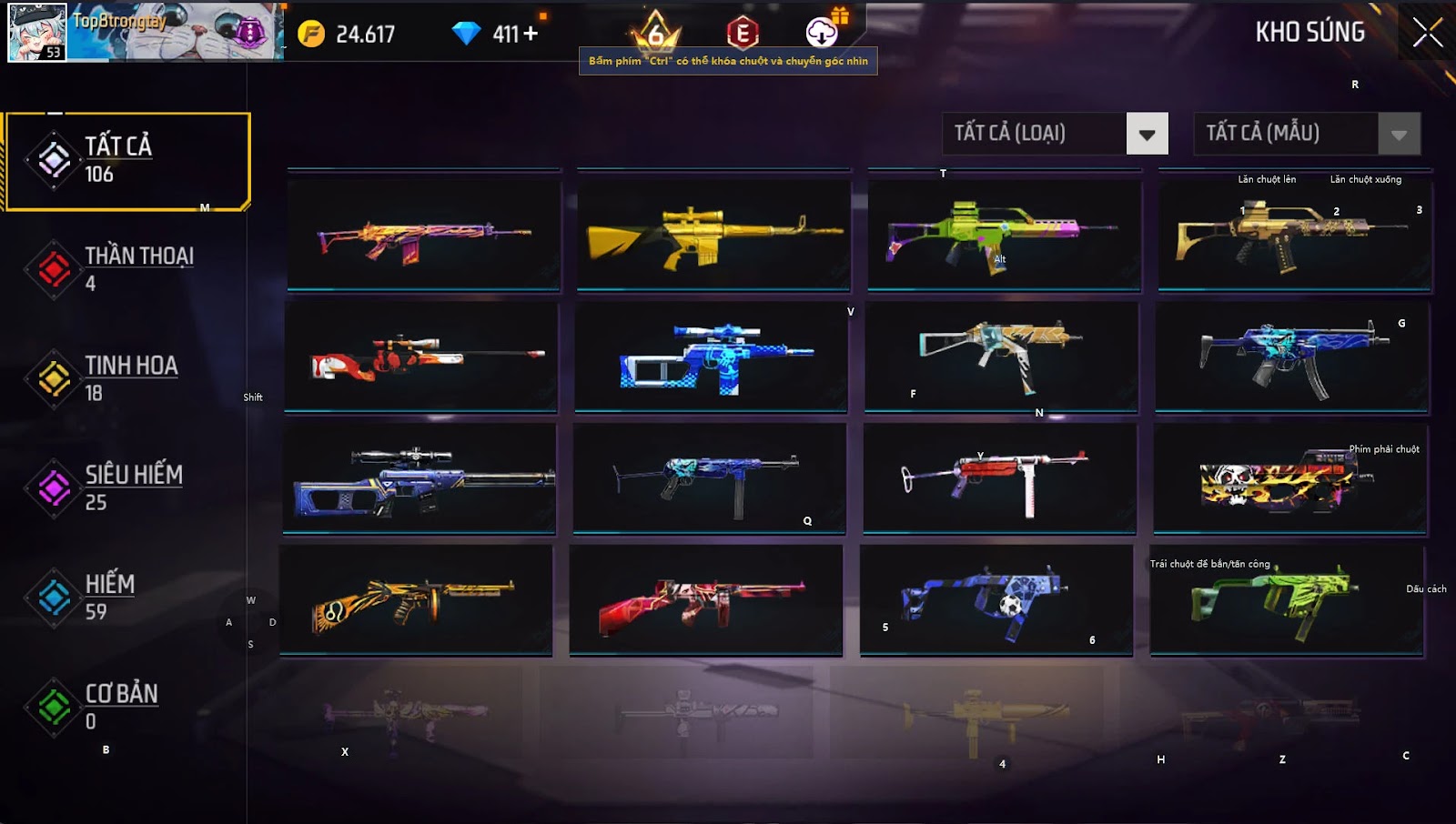Pick the lime green and magenta rifle skin
Viewport: 1456px width, 824px height.
[x=1004, y=236]
